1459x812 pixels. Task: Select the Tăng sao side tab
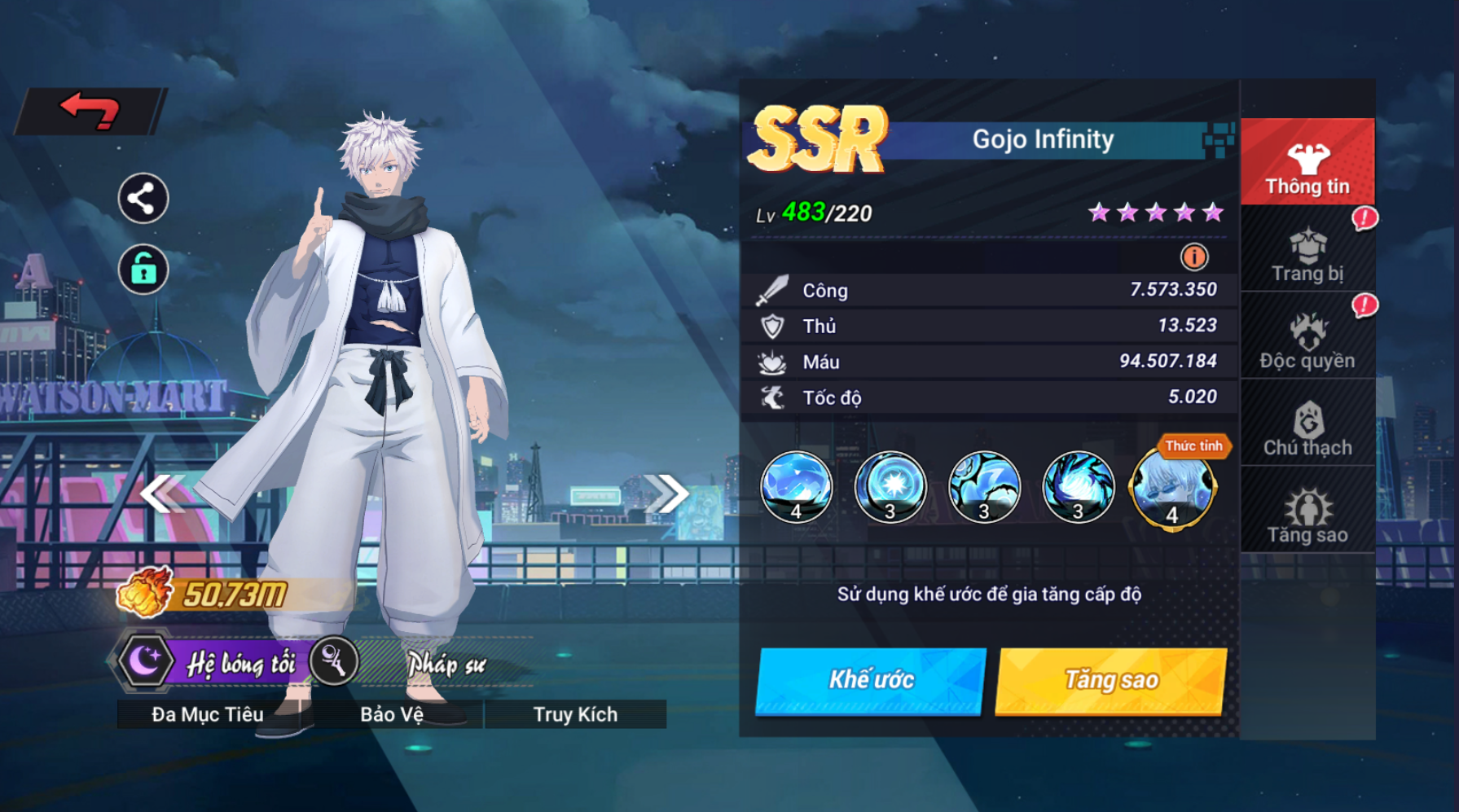coord(1307,516)
